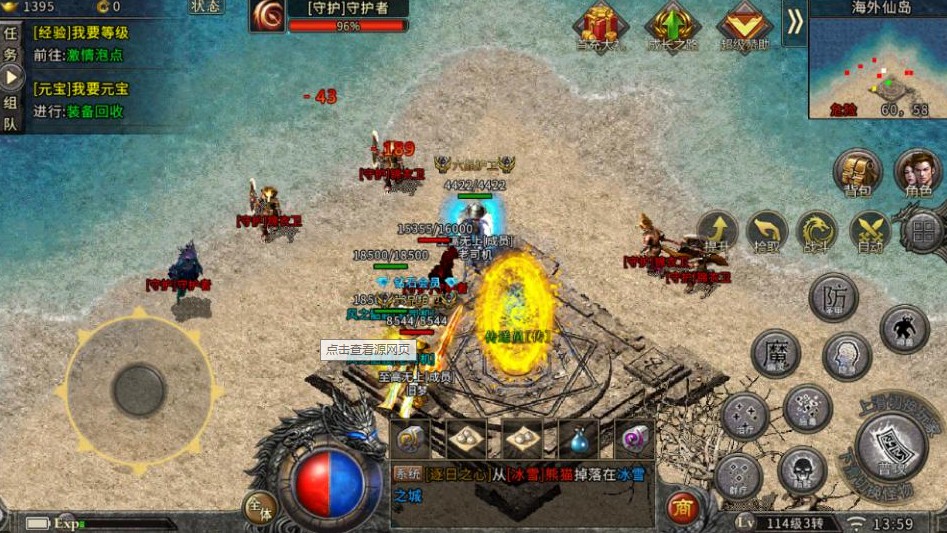Open the 角色 character sheet

point(917,172)
